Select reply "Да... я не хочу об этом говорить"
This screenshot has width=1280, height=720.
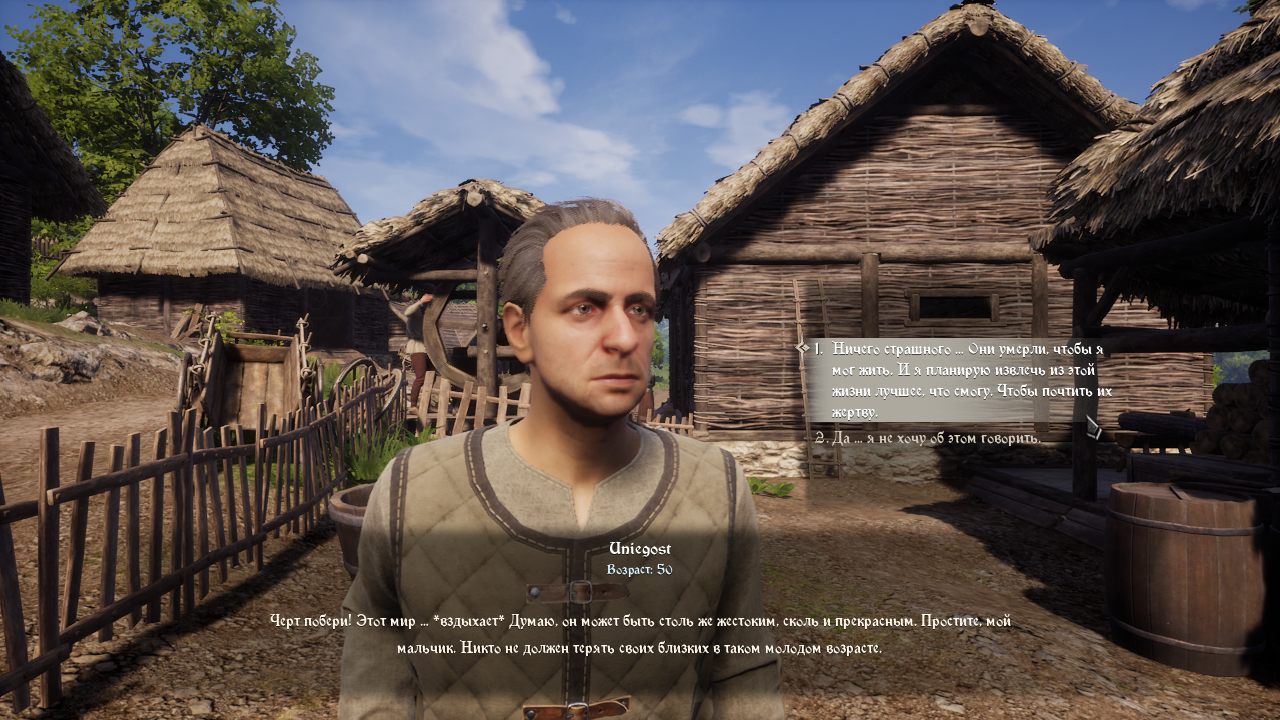[926, 438]
